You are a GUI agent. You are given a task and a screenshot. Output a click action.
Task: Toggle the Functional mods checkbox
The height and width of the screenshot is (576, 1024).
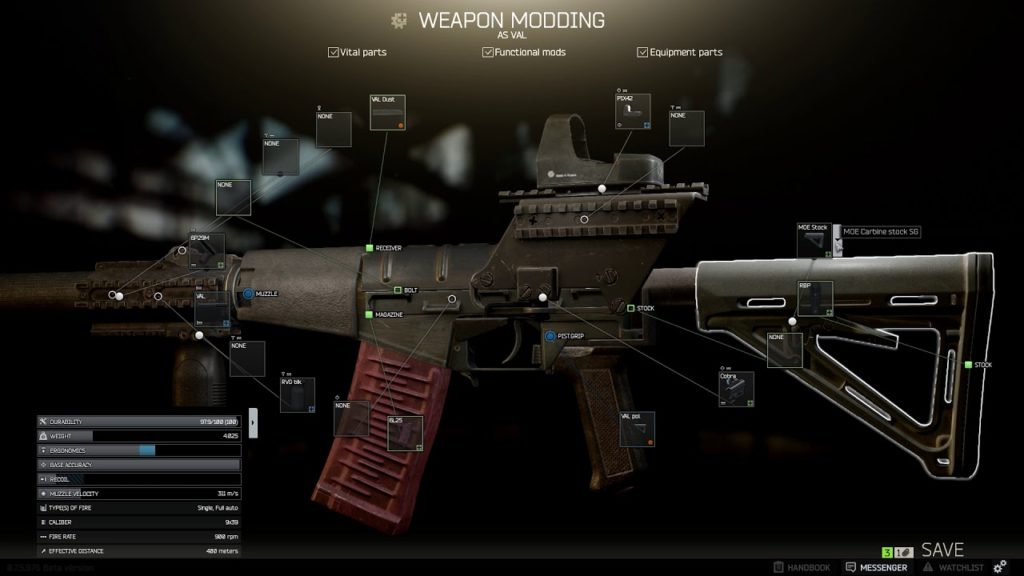pos(488,52)
